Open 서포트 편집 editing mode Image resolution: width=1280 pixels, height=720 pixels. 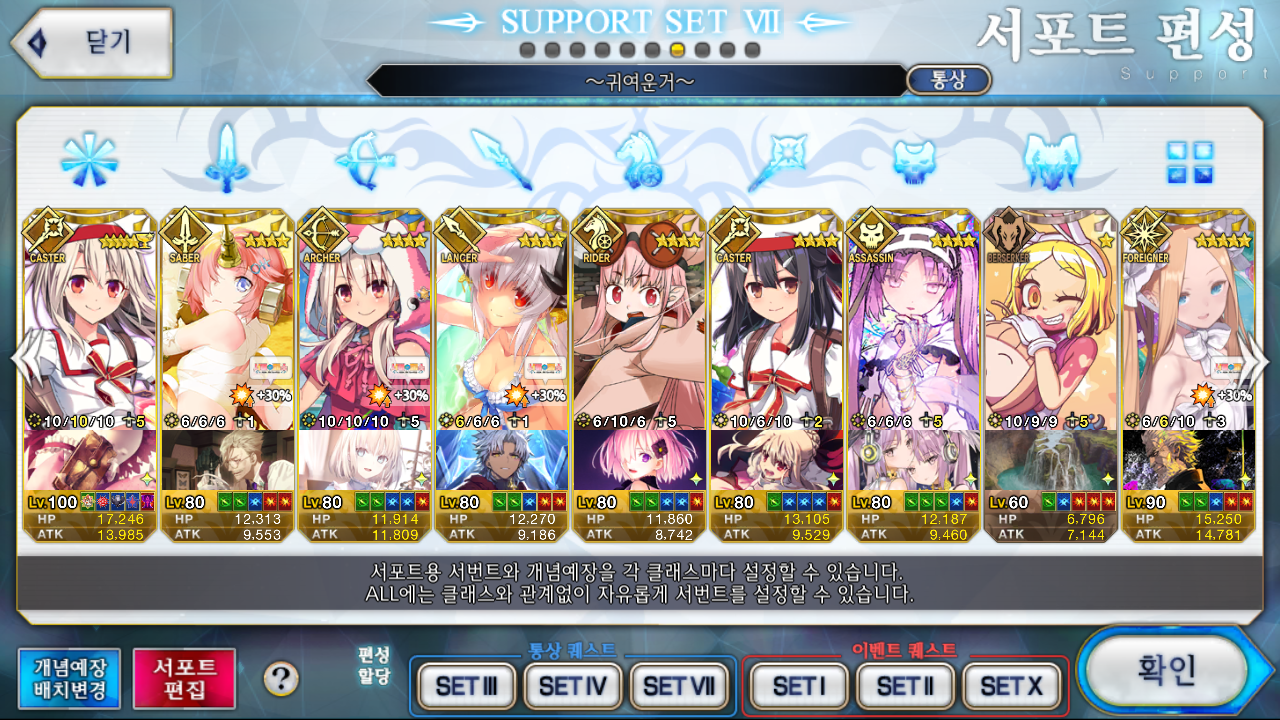(x=184, y=678)
